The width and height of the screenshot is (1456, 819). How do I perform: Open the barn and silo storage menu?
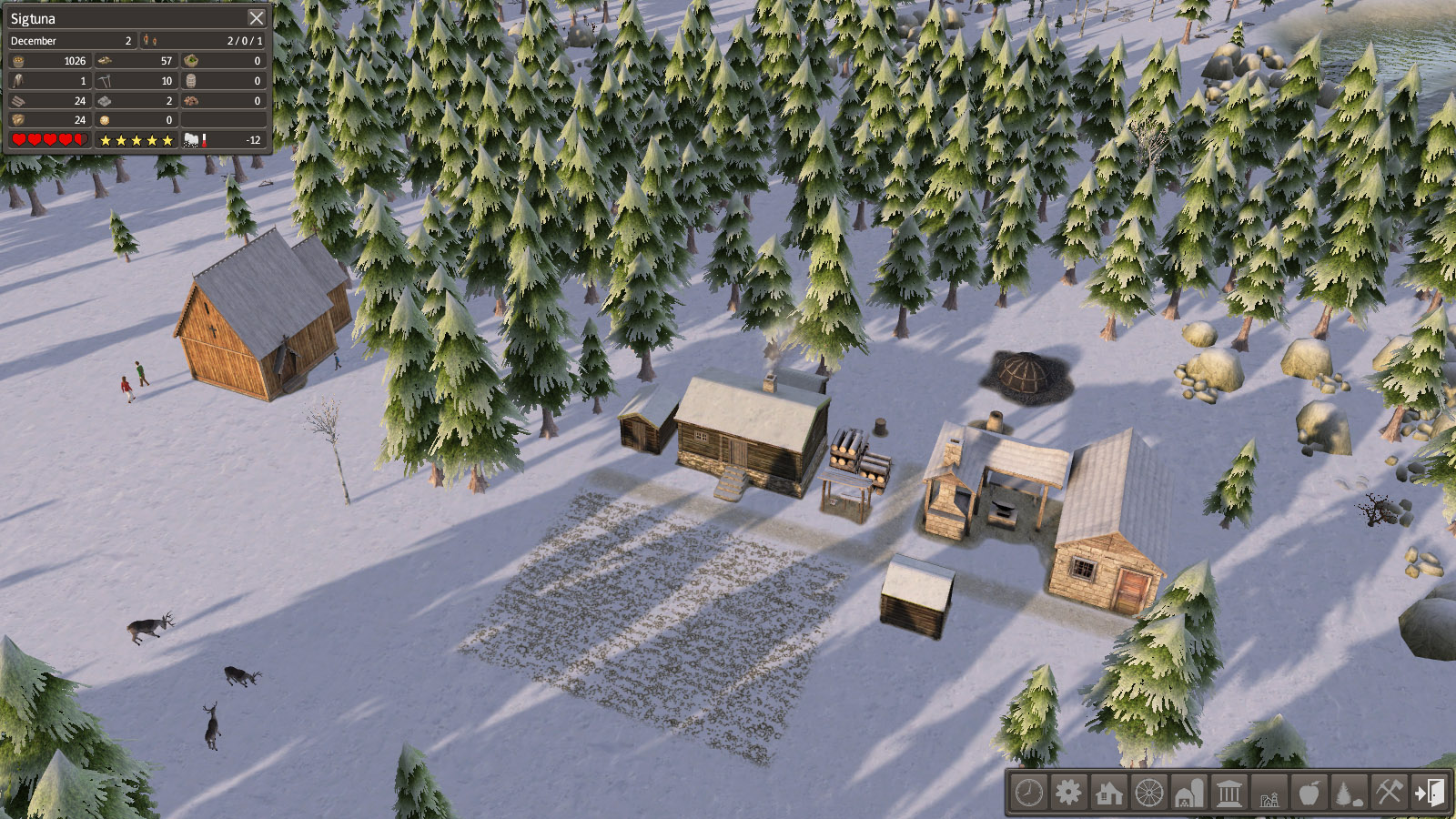click(1188, 793)
